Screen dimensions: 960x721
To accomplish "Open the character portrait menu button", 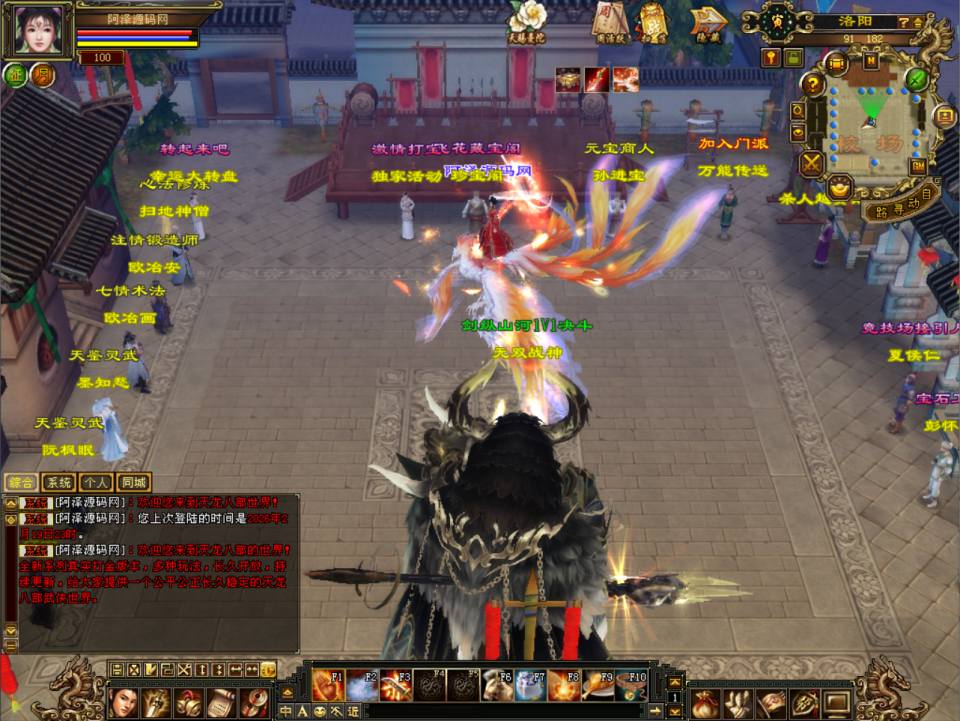I will click(x=123, y=702).
